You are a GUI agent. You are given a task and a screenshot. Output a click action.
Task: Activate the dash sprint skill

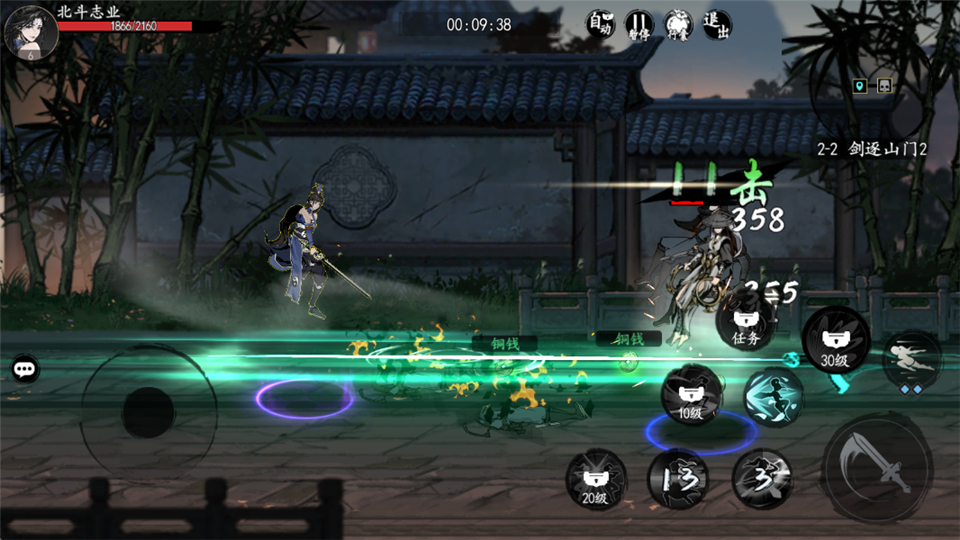(911, 360)
